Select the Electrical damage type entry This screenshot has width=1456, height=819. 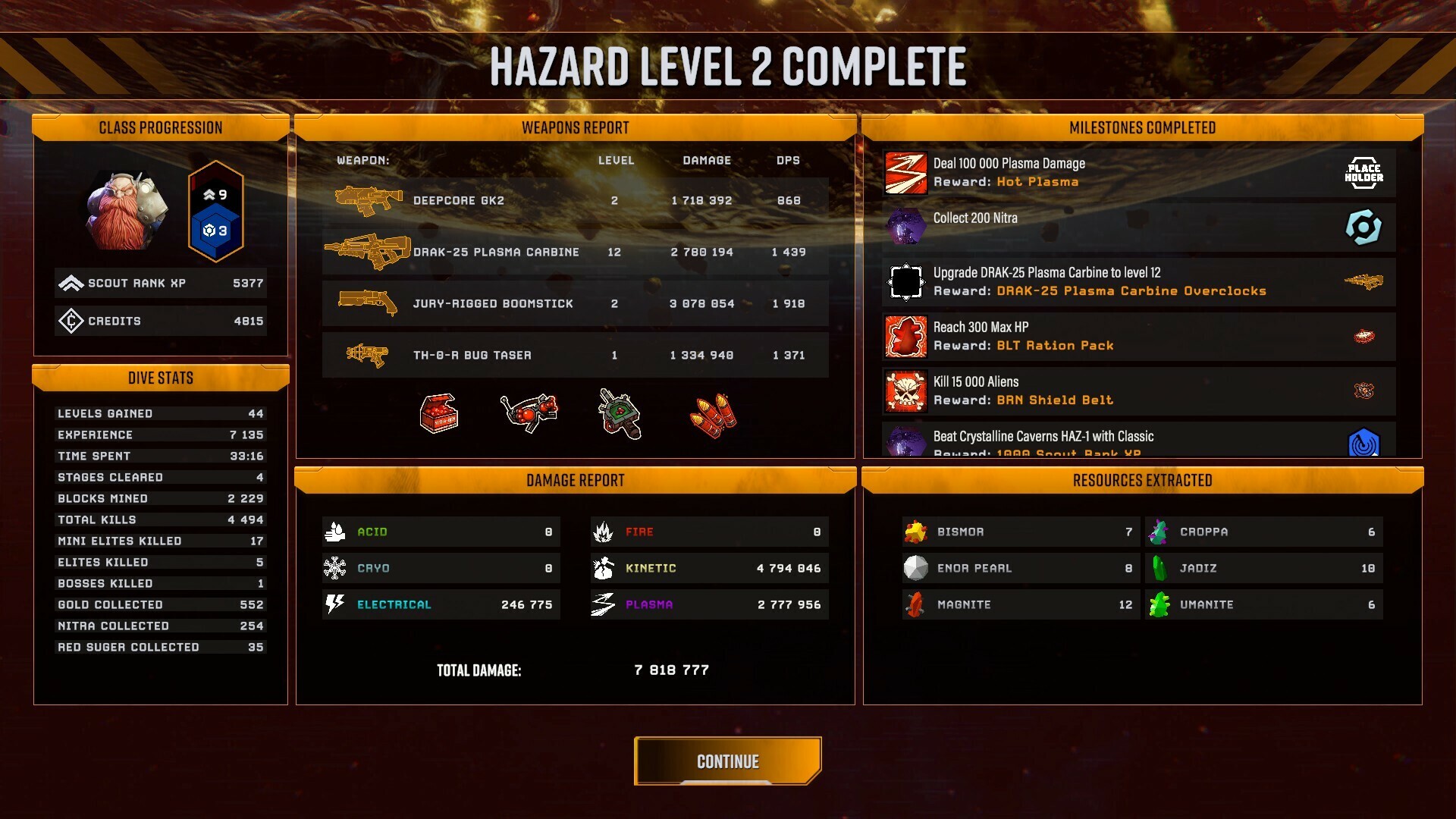pos(440,604)
